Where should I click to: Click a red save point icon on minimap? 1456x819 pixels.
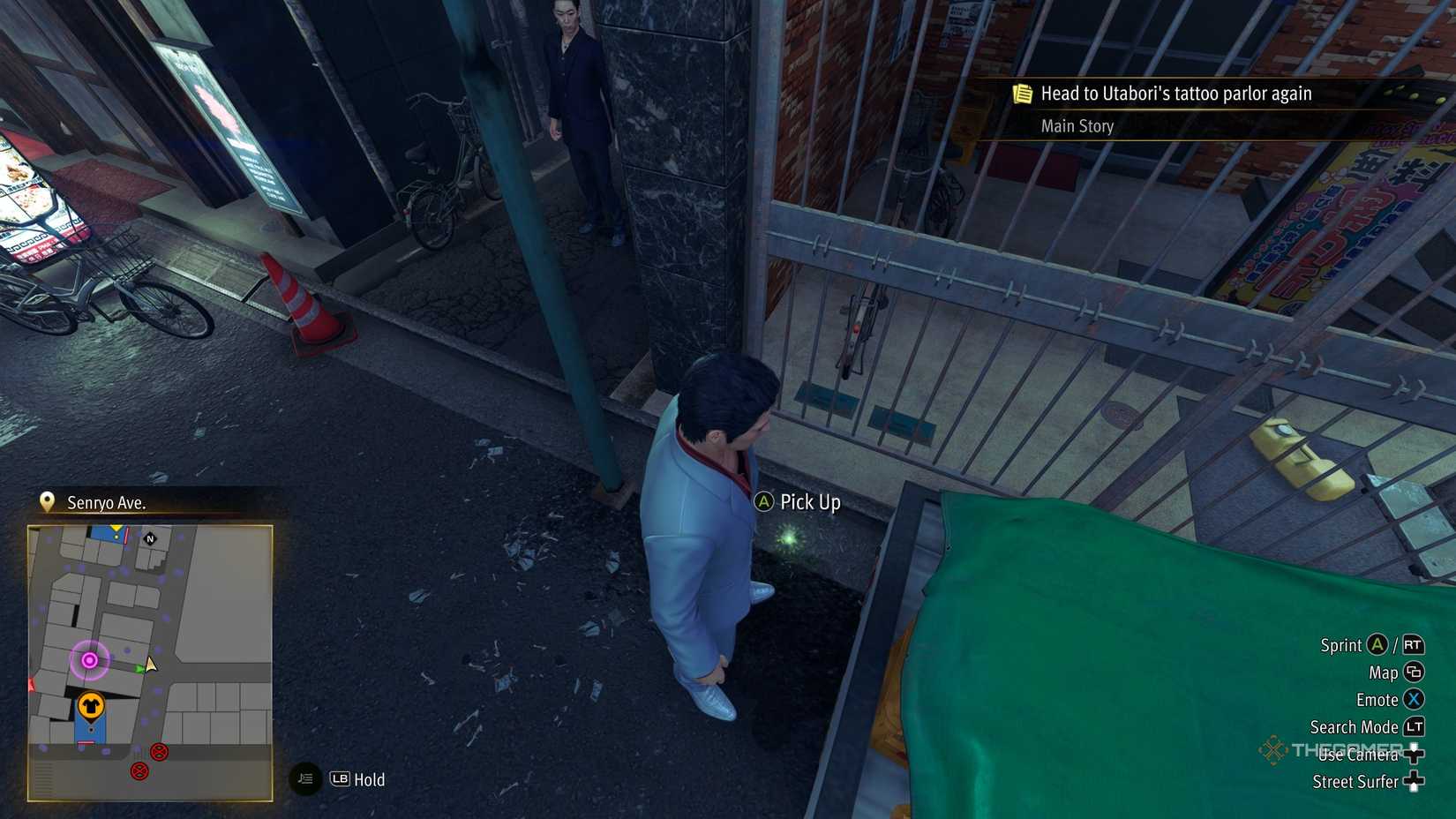click(x=159, y=752)
